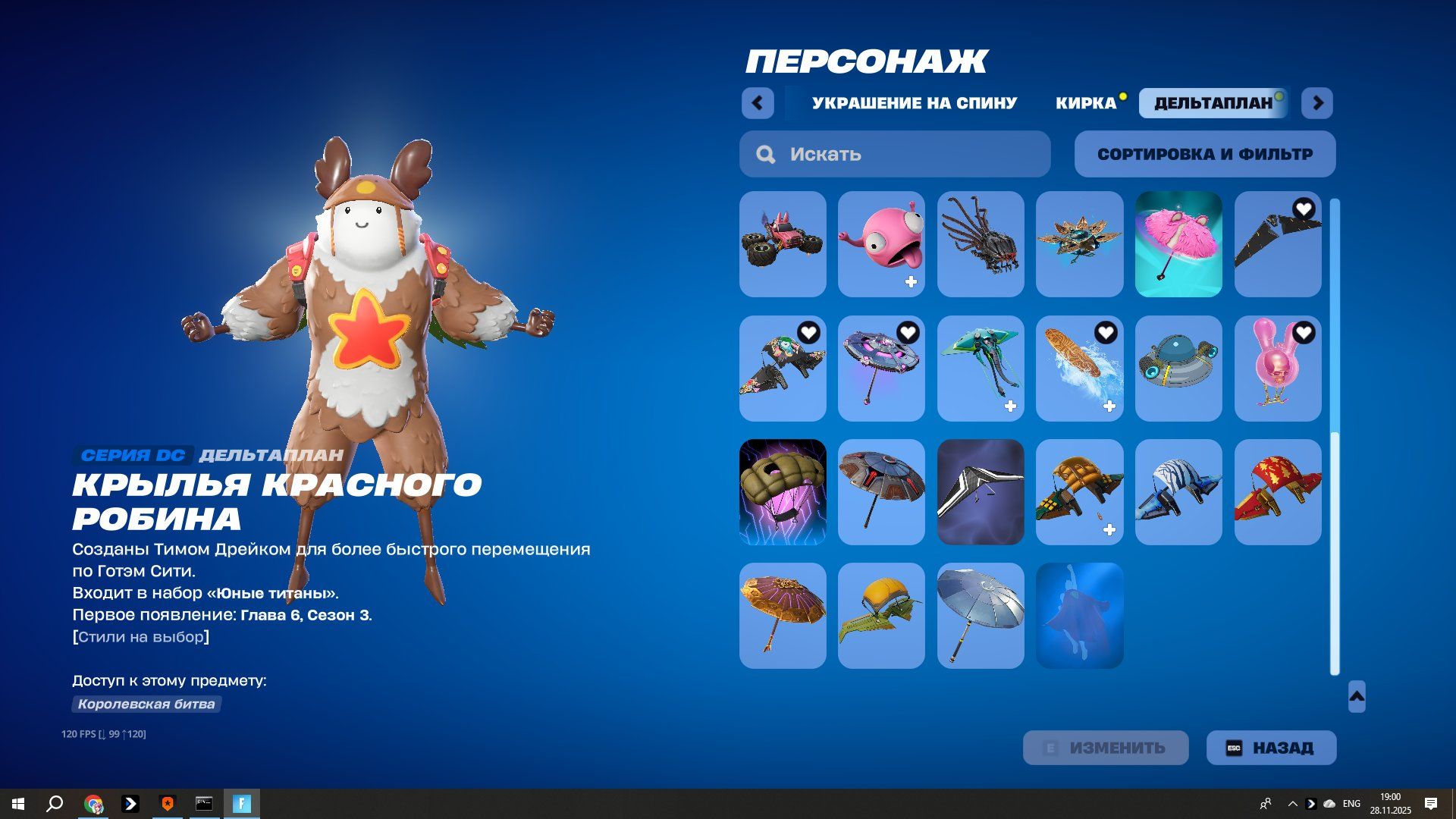Show next category tabs with right arrow
The image size is (1456, 819).
[1317, 103]
